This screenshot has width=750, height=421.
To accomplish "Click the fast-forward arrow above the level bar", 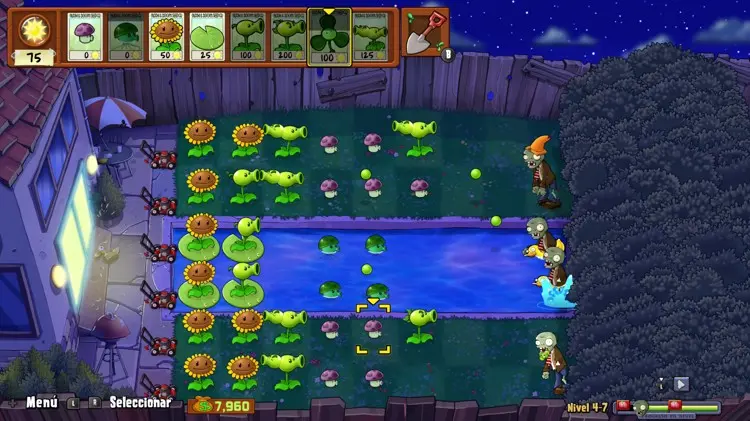I will point(681,383).
